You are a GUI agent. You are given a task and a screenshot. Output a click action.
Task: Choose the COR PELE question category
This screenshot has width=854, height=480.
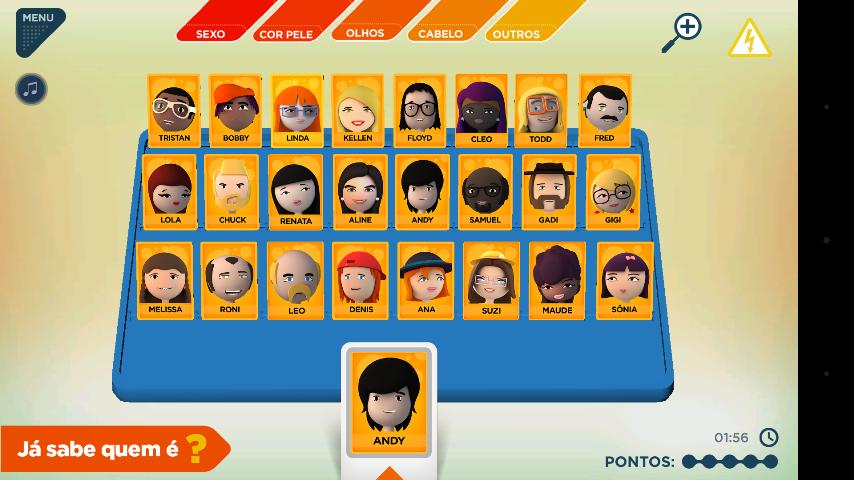tap(286, 31)
